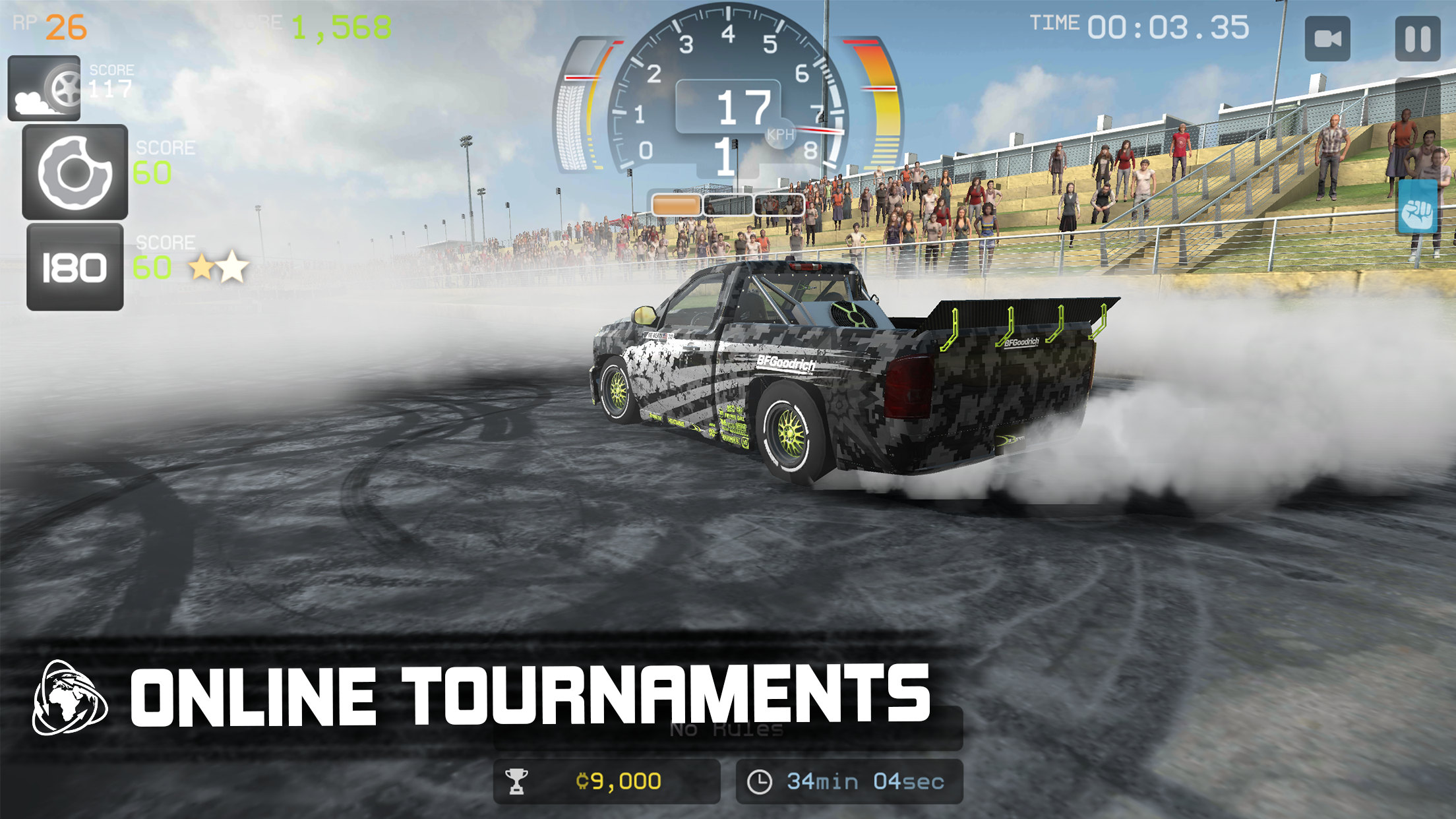Expand the prize reward panel
The image size is (1456, 819).
pos(607,781)
